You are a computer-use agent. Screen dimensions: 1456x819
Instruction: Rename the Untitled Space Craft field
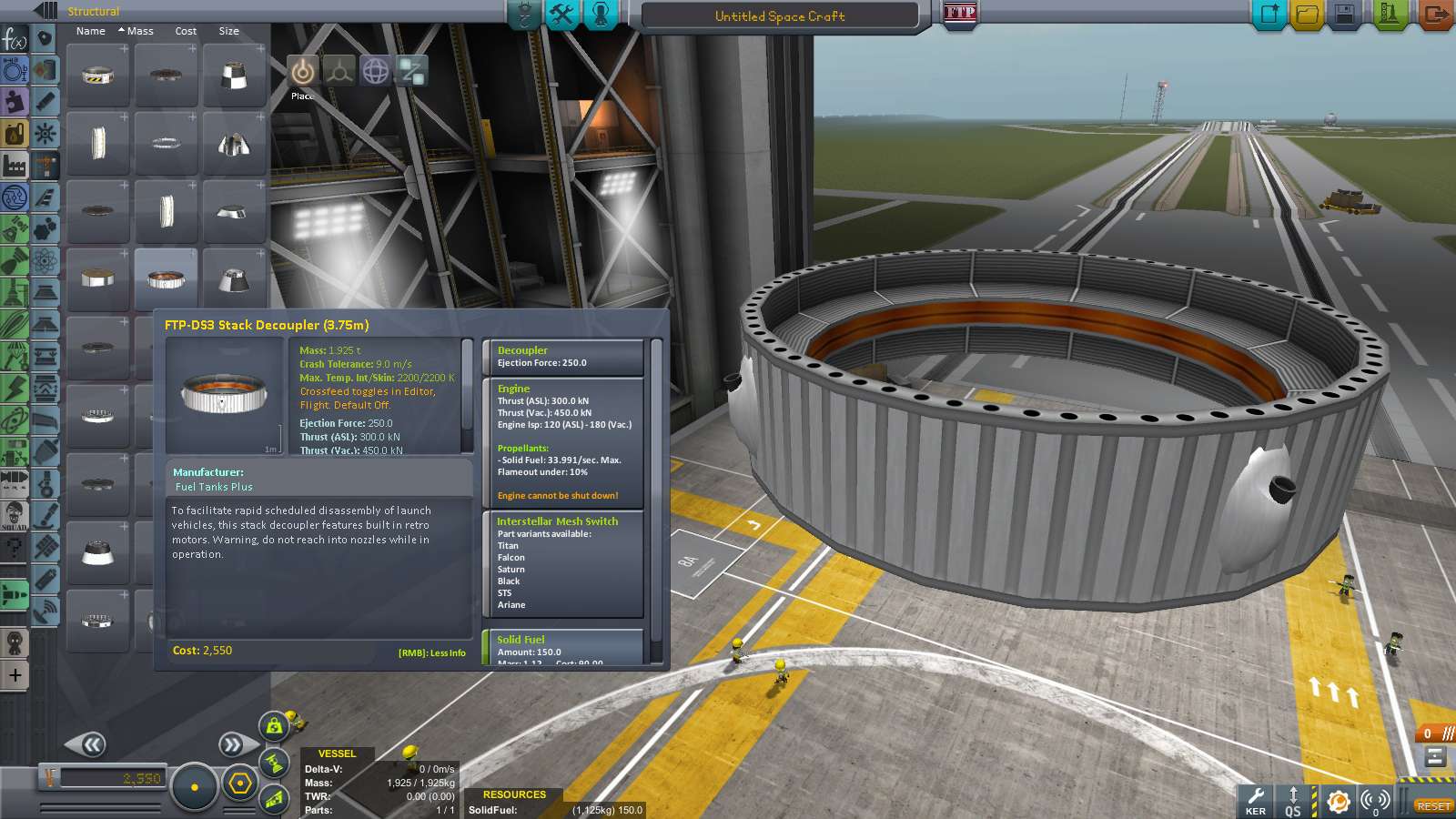point(778,15)
